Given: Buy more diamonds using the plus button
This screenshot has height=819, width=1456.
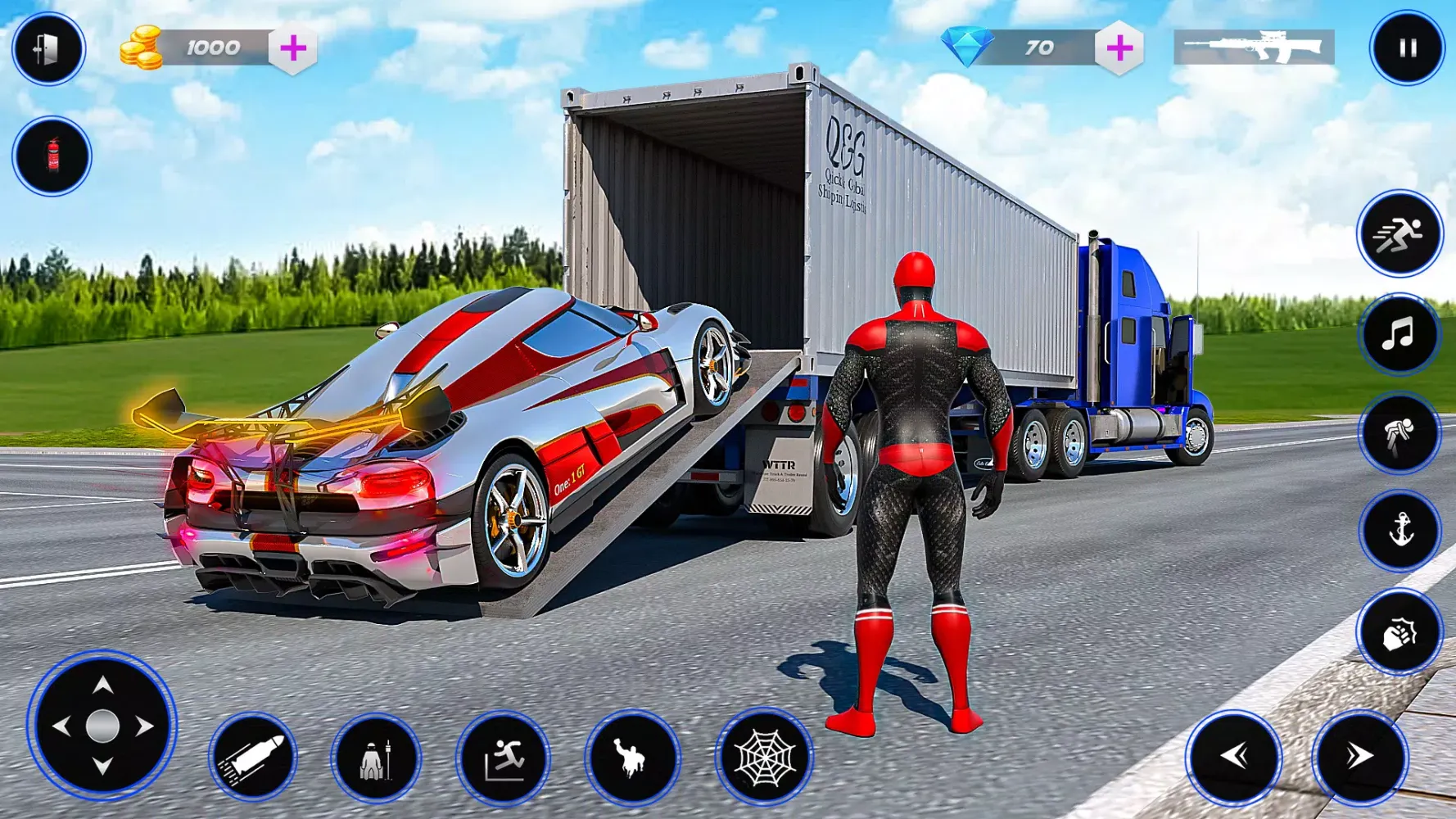Looking at the screenshot, I should (1119, 48).
